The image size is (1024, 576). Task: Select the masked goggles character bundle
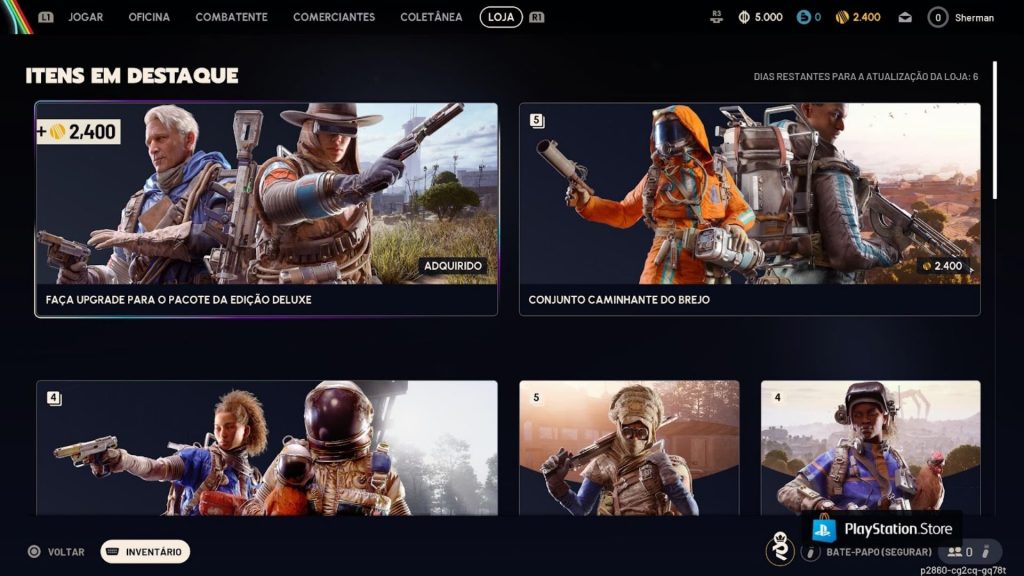coord(629,447)
